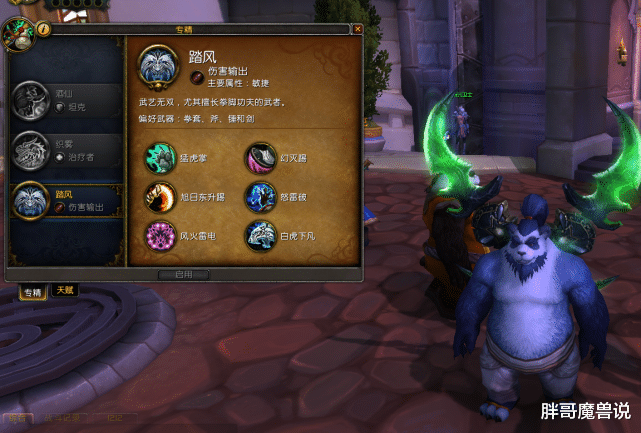
Task: Open the info help button
Action: pyautogui.click(x=44, y=30)
